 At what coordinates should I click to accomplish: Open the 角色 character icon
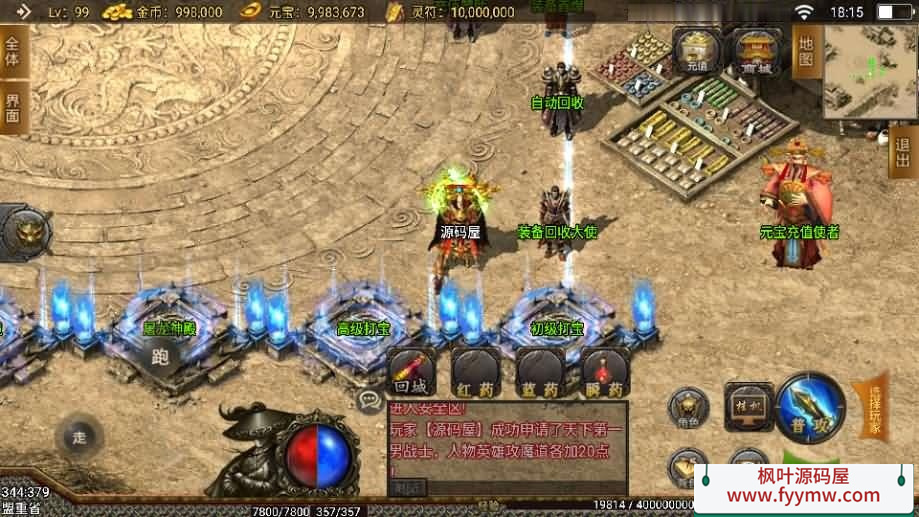click(x=689, y=409)
